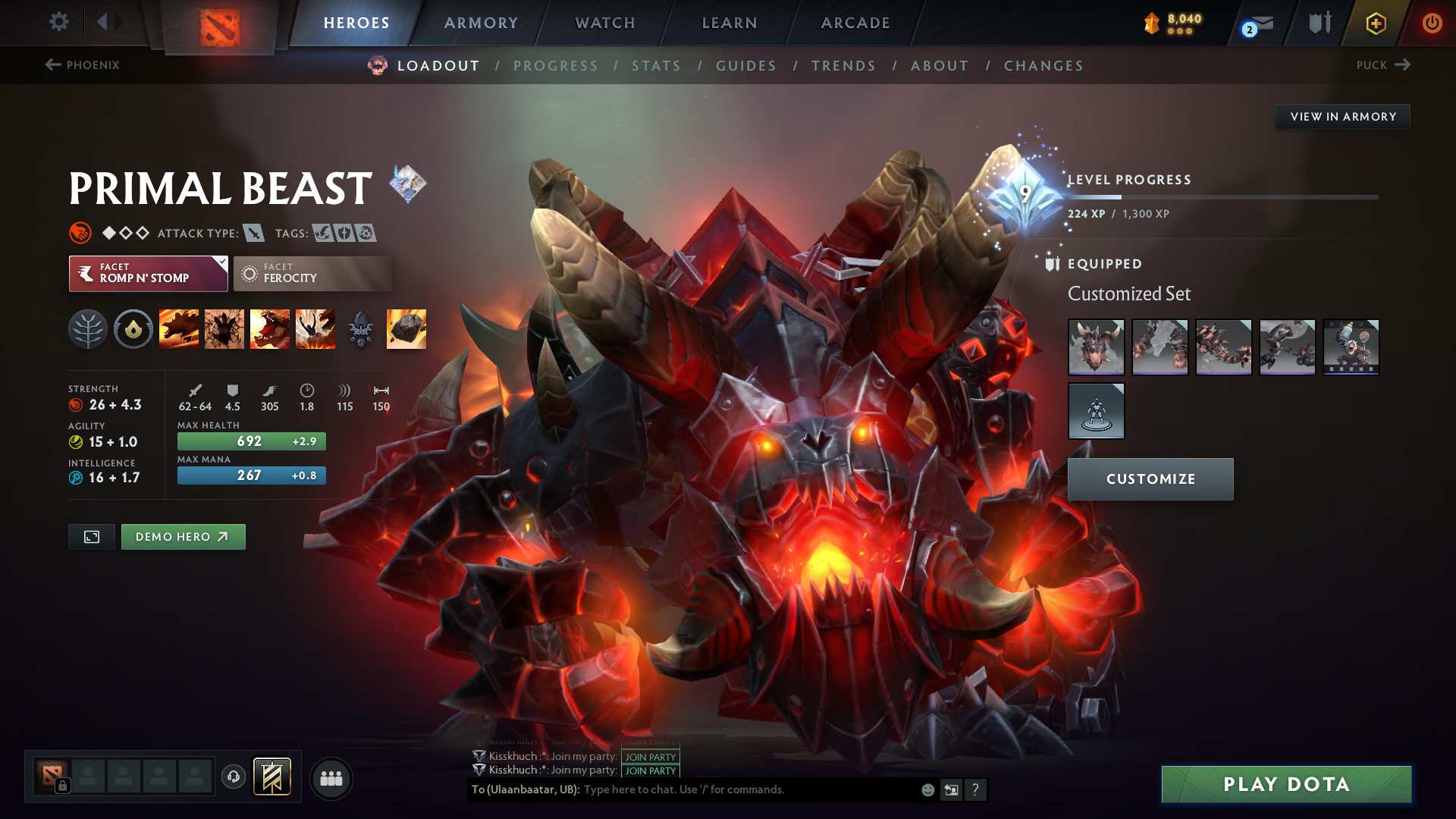The width and height of the screenshot is (1456, 819).
Task: Click the Aghanim's Shard icon in ability row
Action: pos(361,328)
